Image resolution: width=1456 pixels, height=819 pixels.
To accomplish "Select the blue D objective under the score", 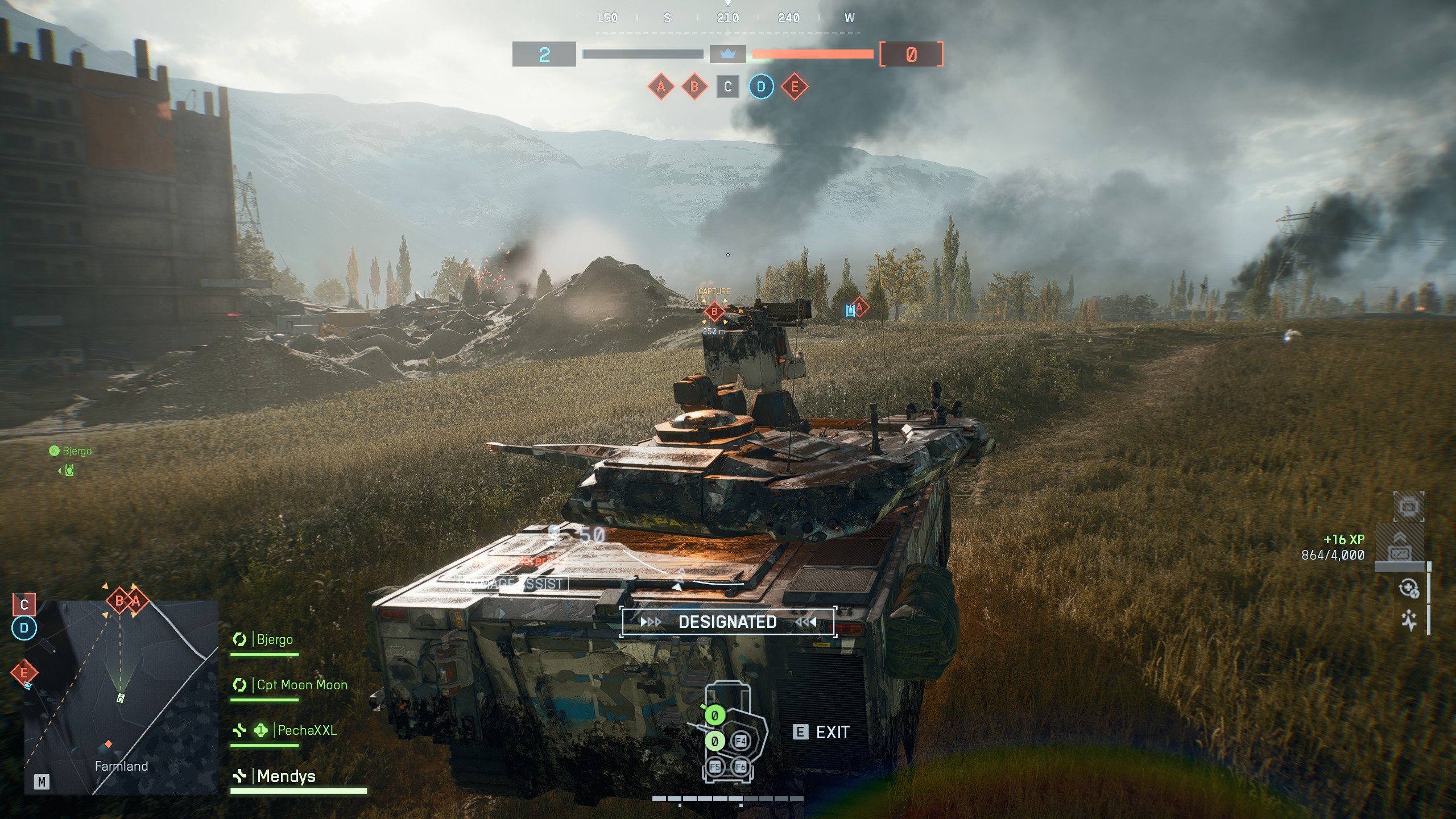I will (x=761, y=87).
